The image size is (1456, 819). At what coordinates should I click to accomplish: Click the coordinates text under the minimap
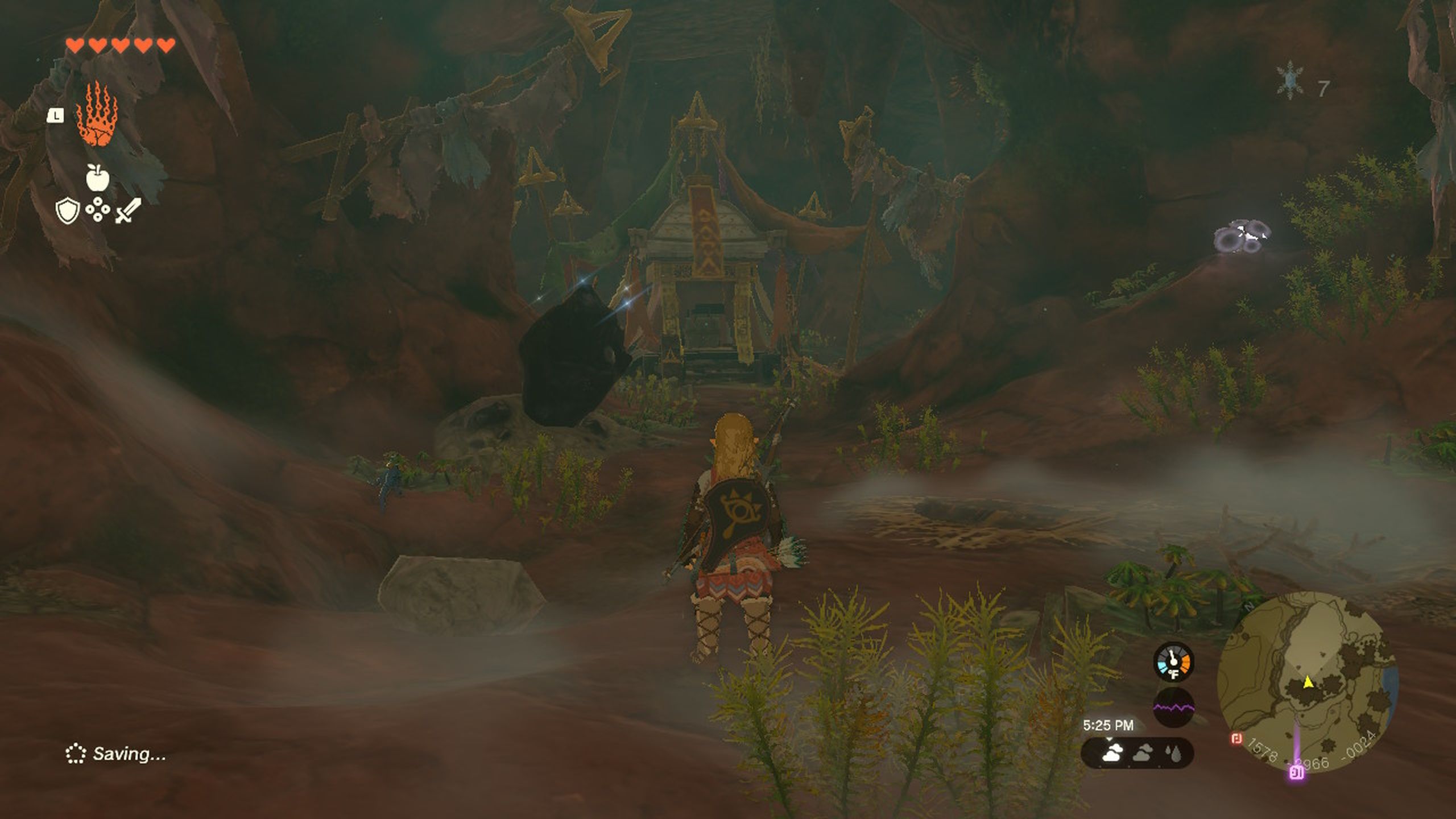point(1313,756)
